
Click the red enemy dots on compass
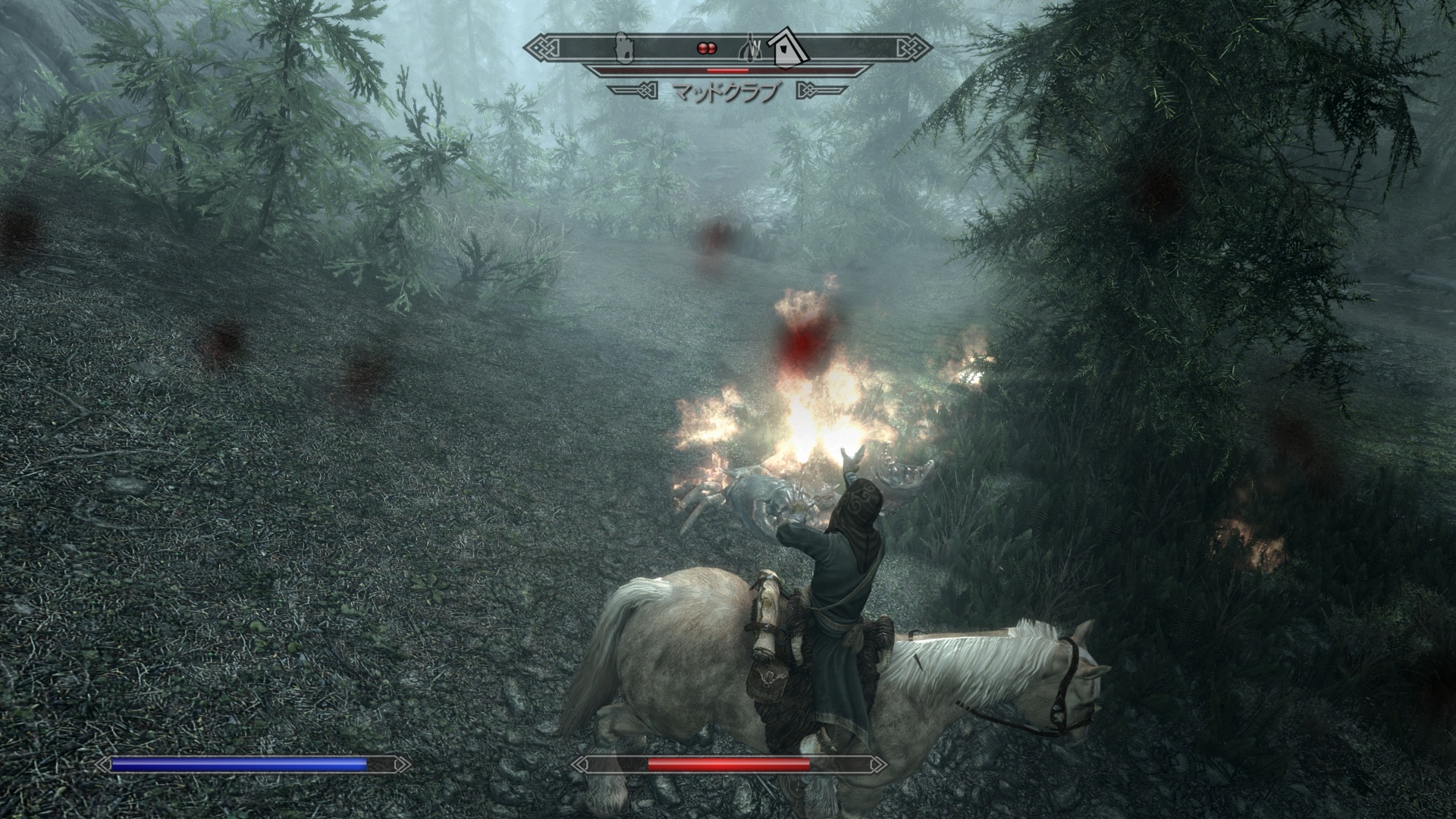[x=706, y=48]
